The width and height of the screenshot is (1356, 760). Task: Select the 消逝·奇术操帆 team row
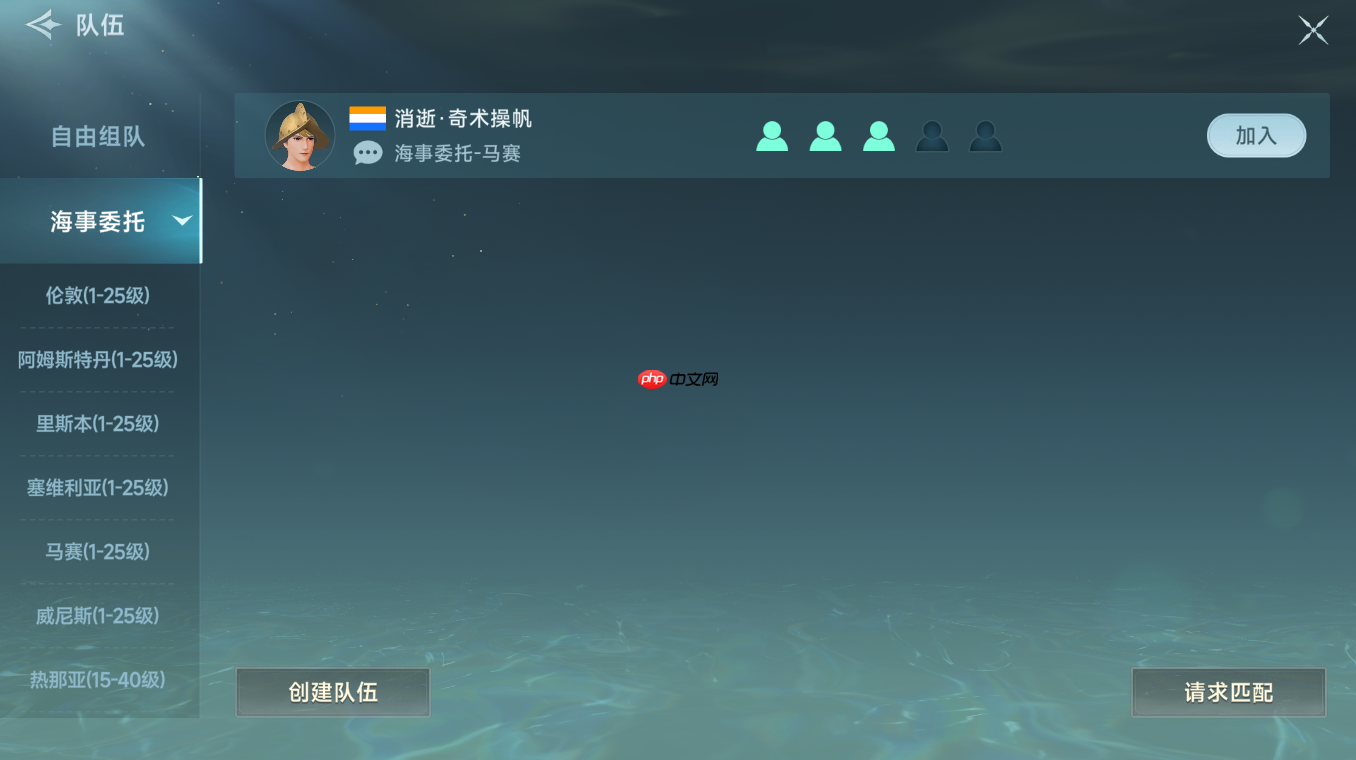tap(640, 136)
